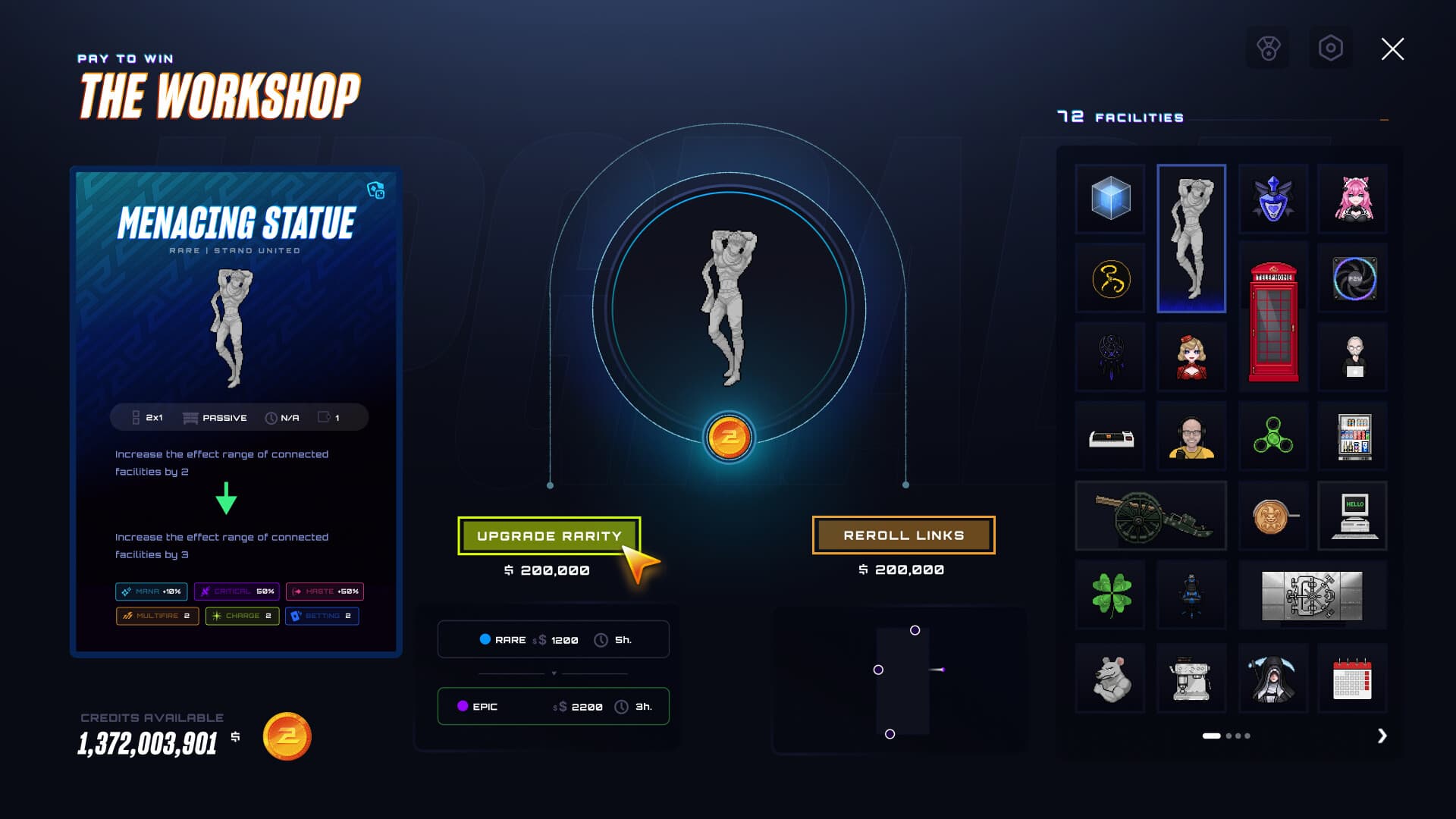1456x819 pixels.
Task: Open the achievements medal icon top right
Action: (1267, 49)
